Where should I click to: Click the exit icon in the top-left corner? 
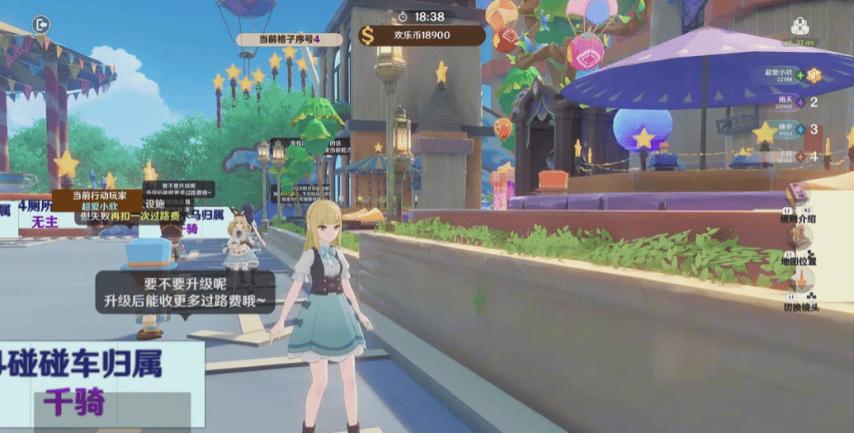(40, 23)
